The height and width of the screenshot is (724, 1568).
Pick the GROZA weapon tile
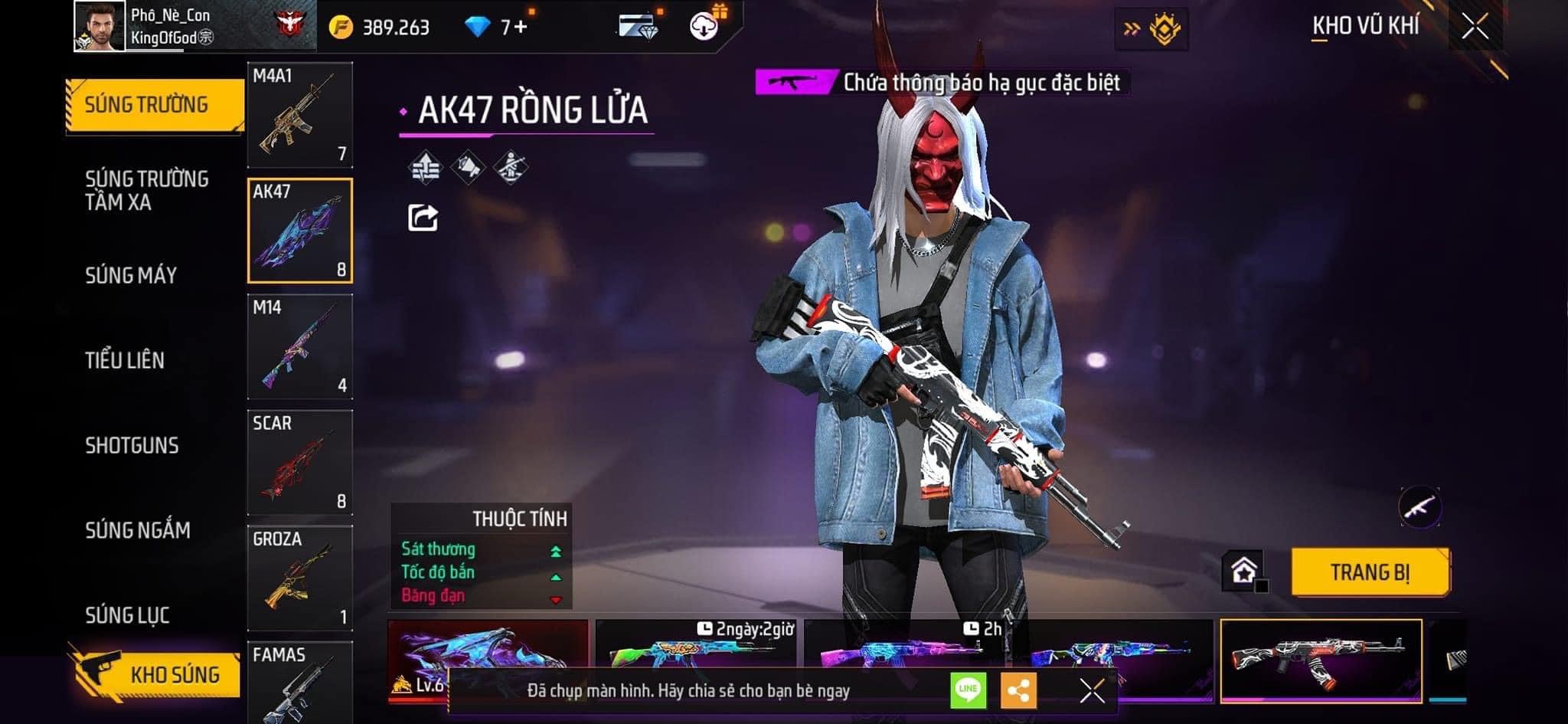point(300,578)
